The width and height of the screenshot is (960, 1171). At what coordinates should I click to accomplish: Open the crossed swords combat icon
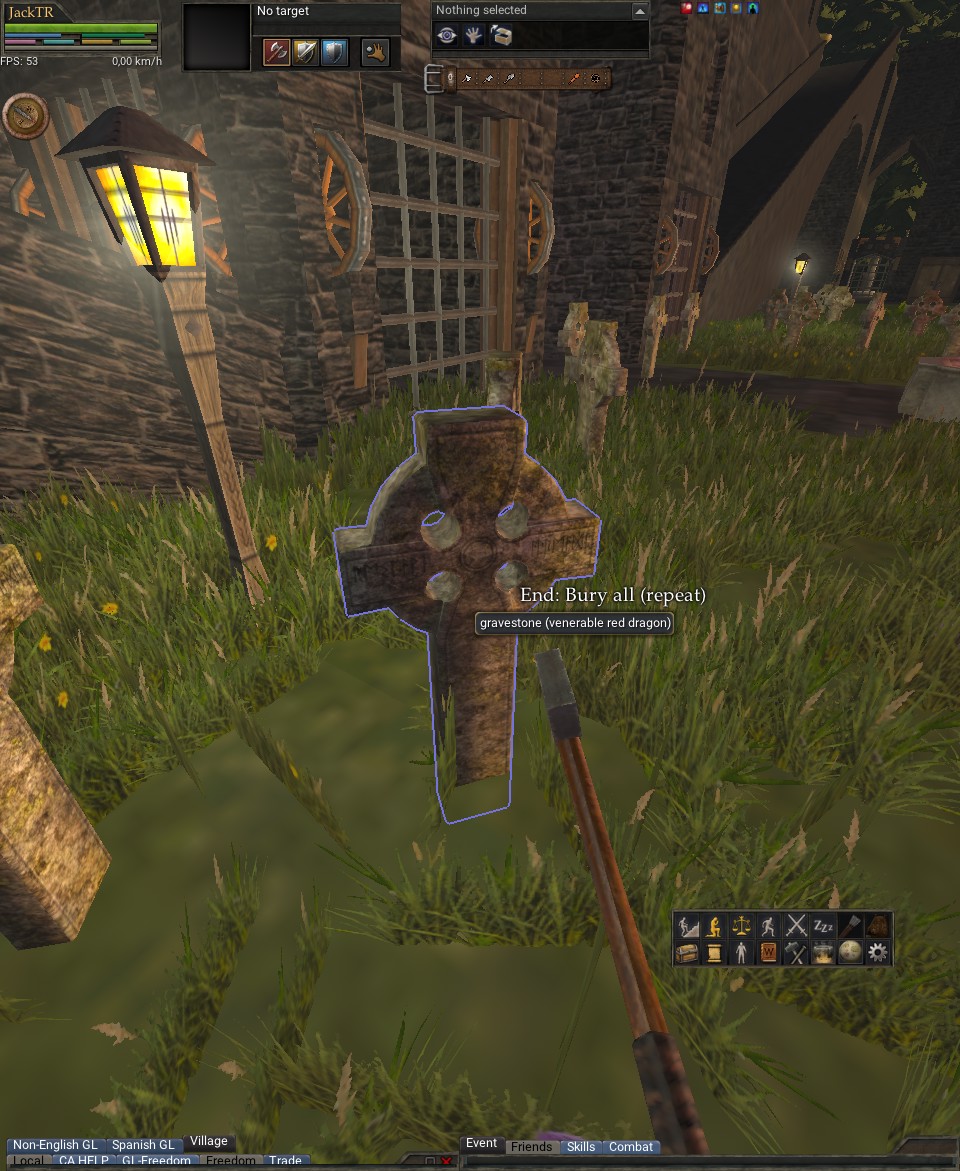tap(796, 926)
